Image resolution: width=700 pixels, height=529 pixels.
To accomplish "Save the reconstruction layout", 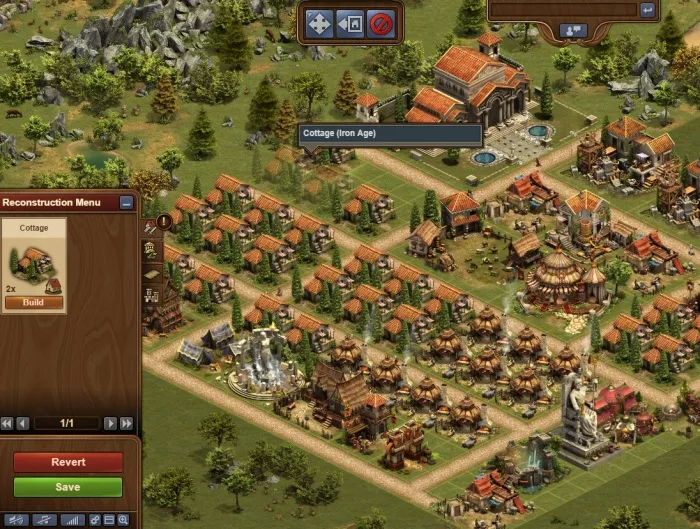I will coord(68,487).
